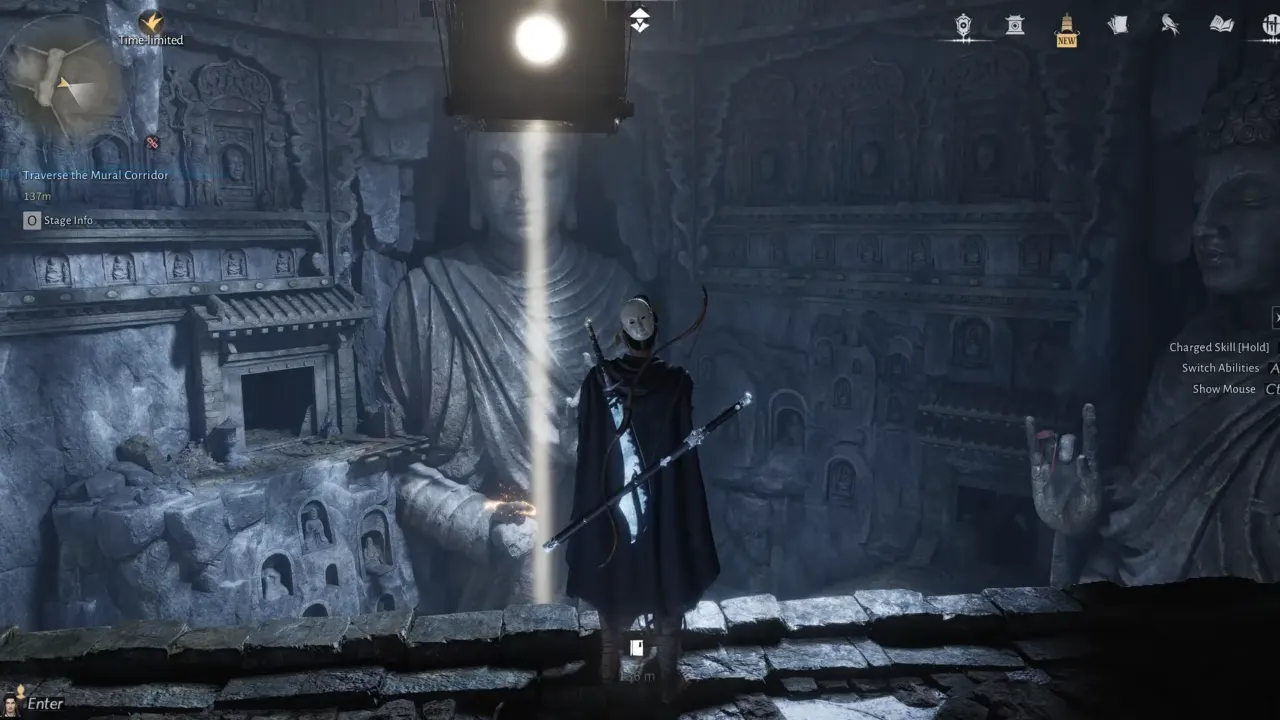Click the door interaction prompt near the character
Image resolution: width=1280 pixels, height=720 pixels.
pyautogui.click(x=636, y=648)
